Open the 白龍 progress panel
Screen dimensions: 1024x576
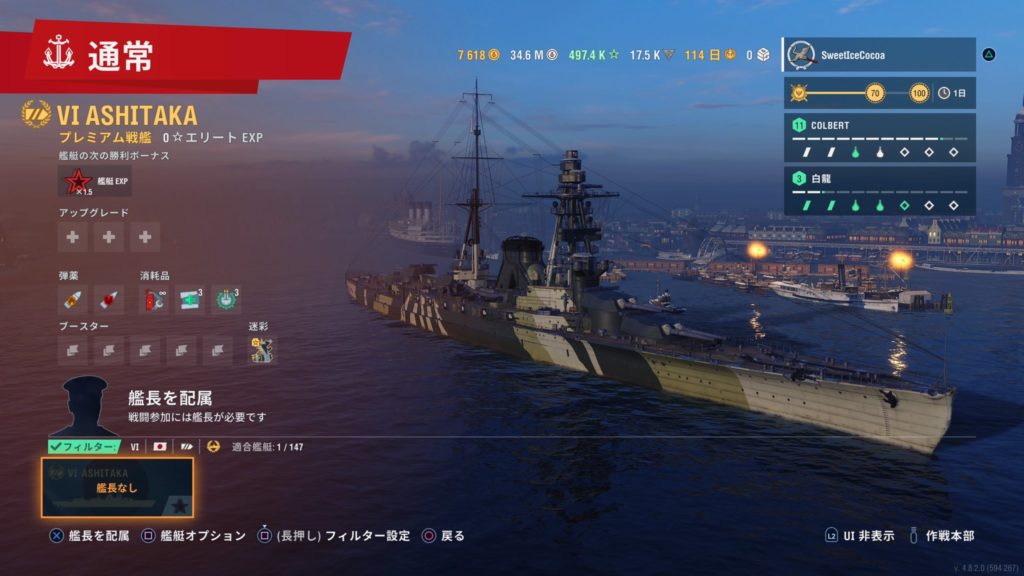coord(879,191)
